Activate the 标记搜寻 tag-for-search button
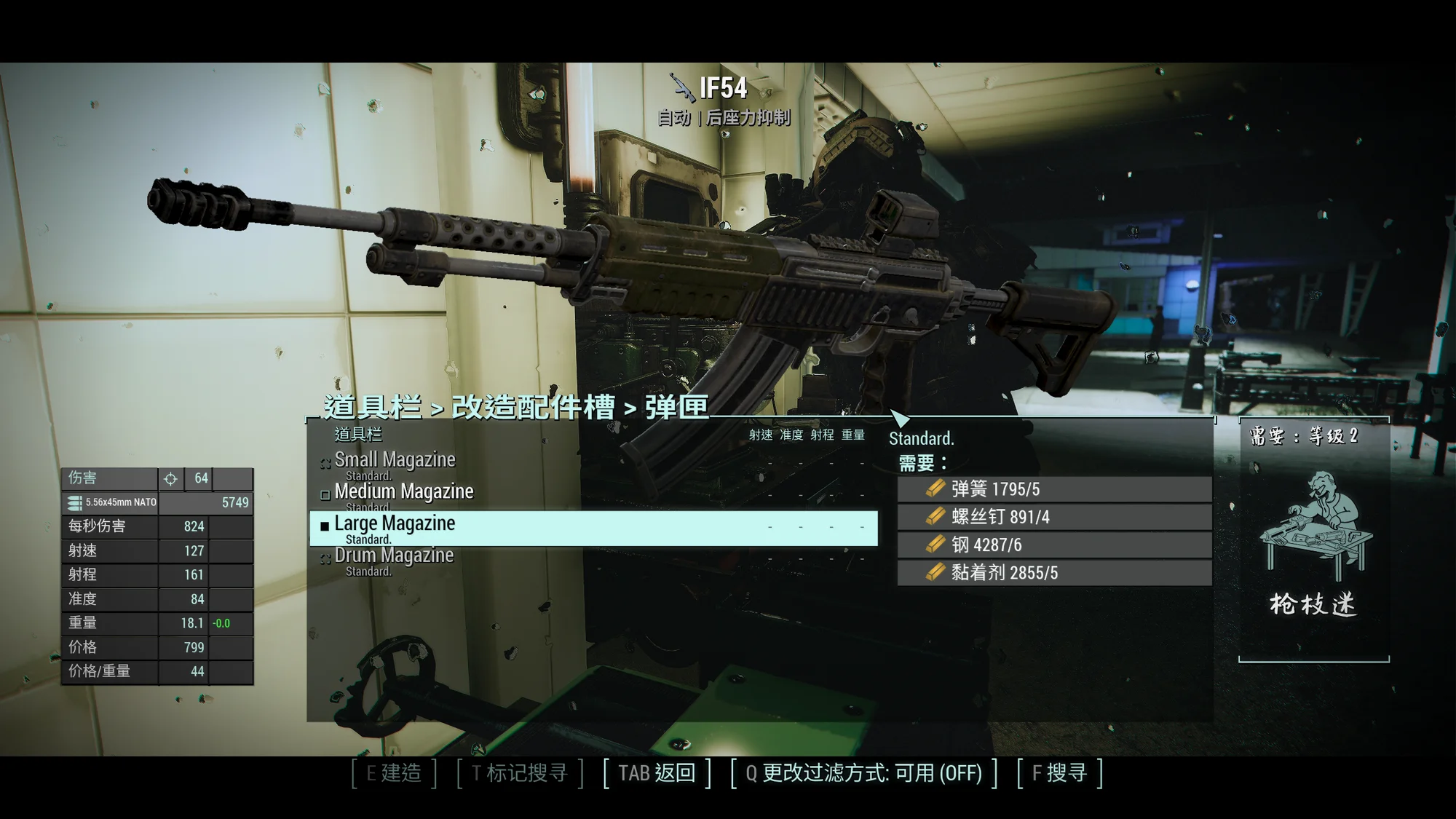This screenshot has height=819, width=1456. point(520,773)
